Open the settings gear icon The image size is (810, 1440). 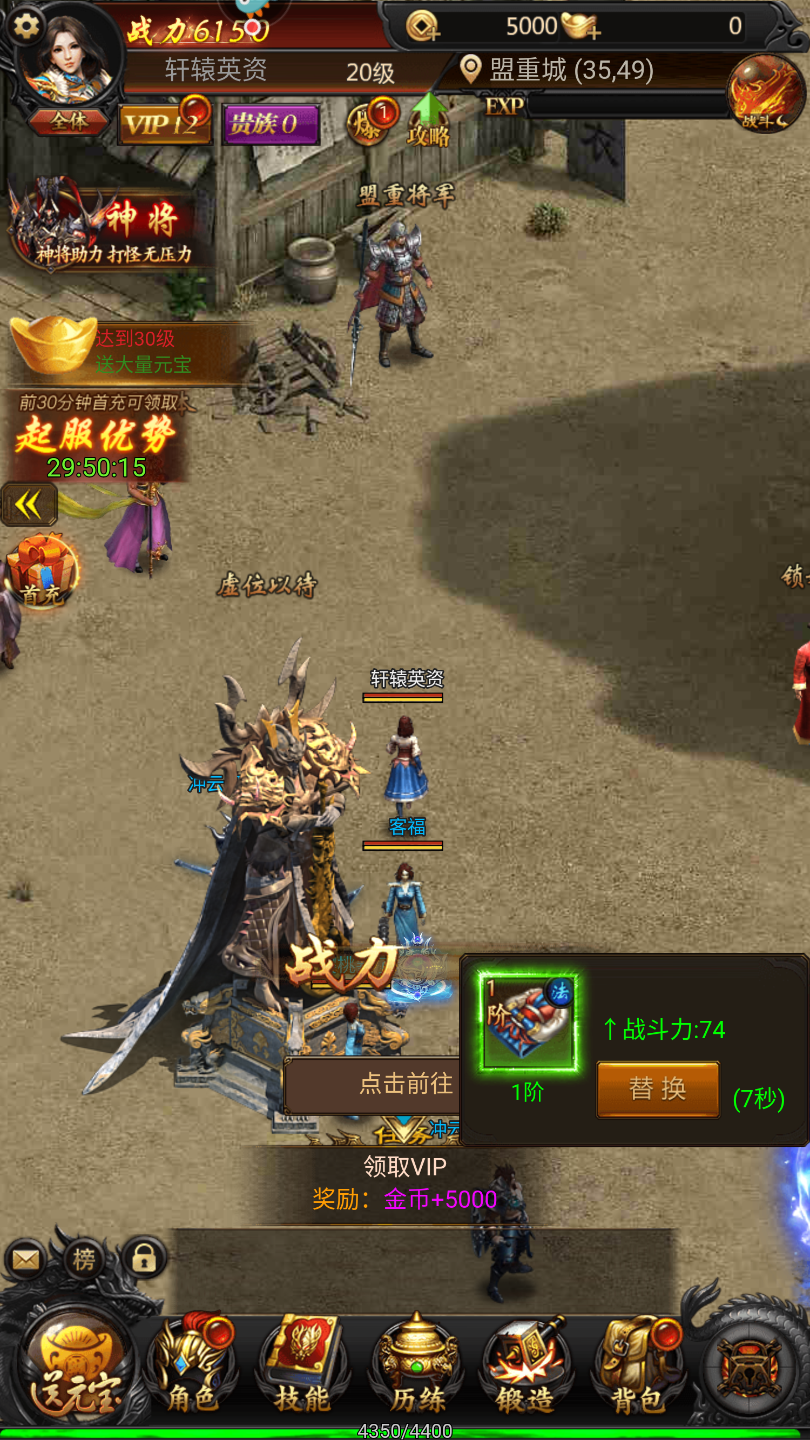26,26
